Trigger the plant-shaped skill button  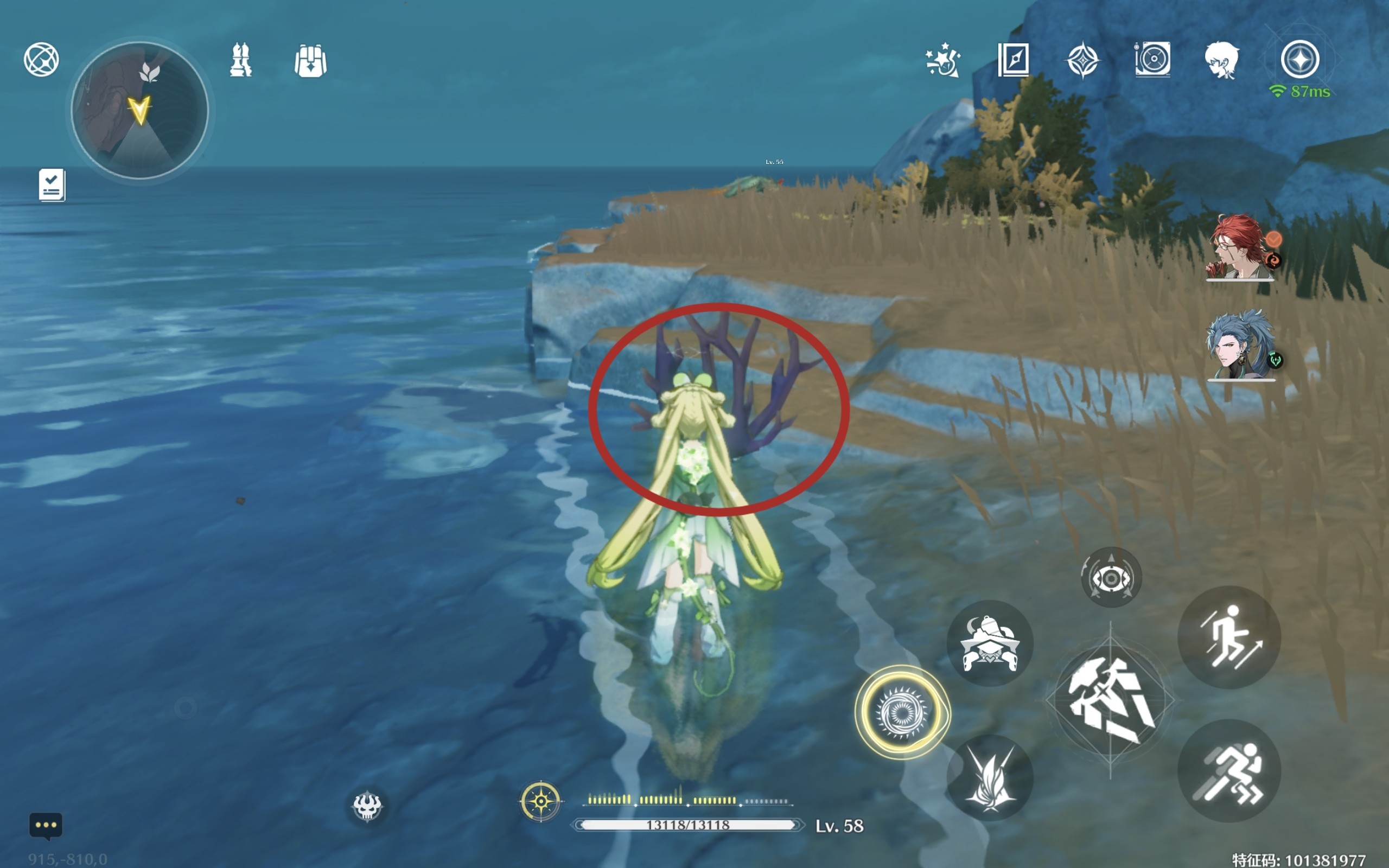pos(990,778)
